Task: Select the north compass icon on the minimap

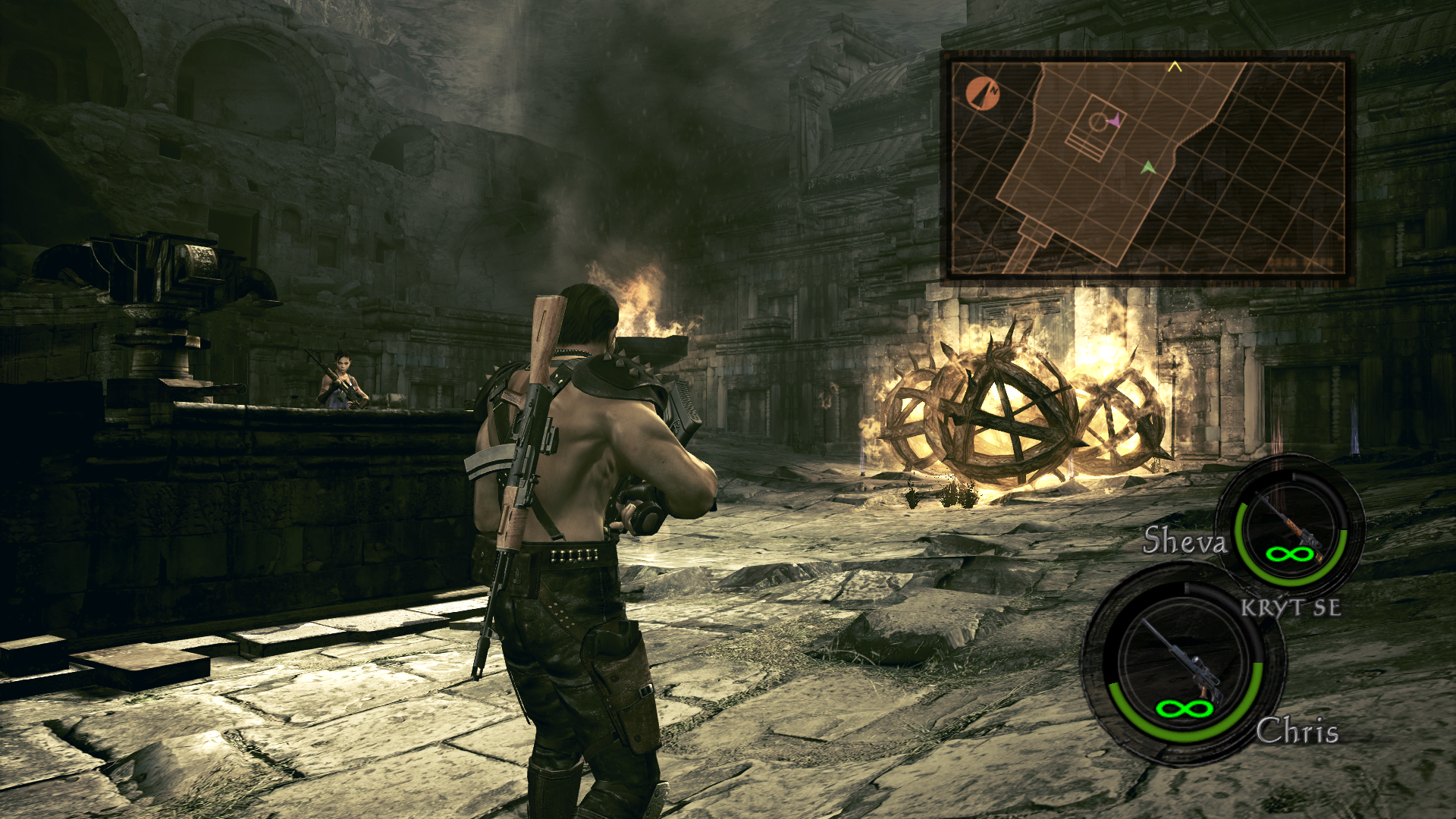Action: [983, 94]
